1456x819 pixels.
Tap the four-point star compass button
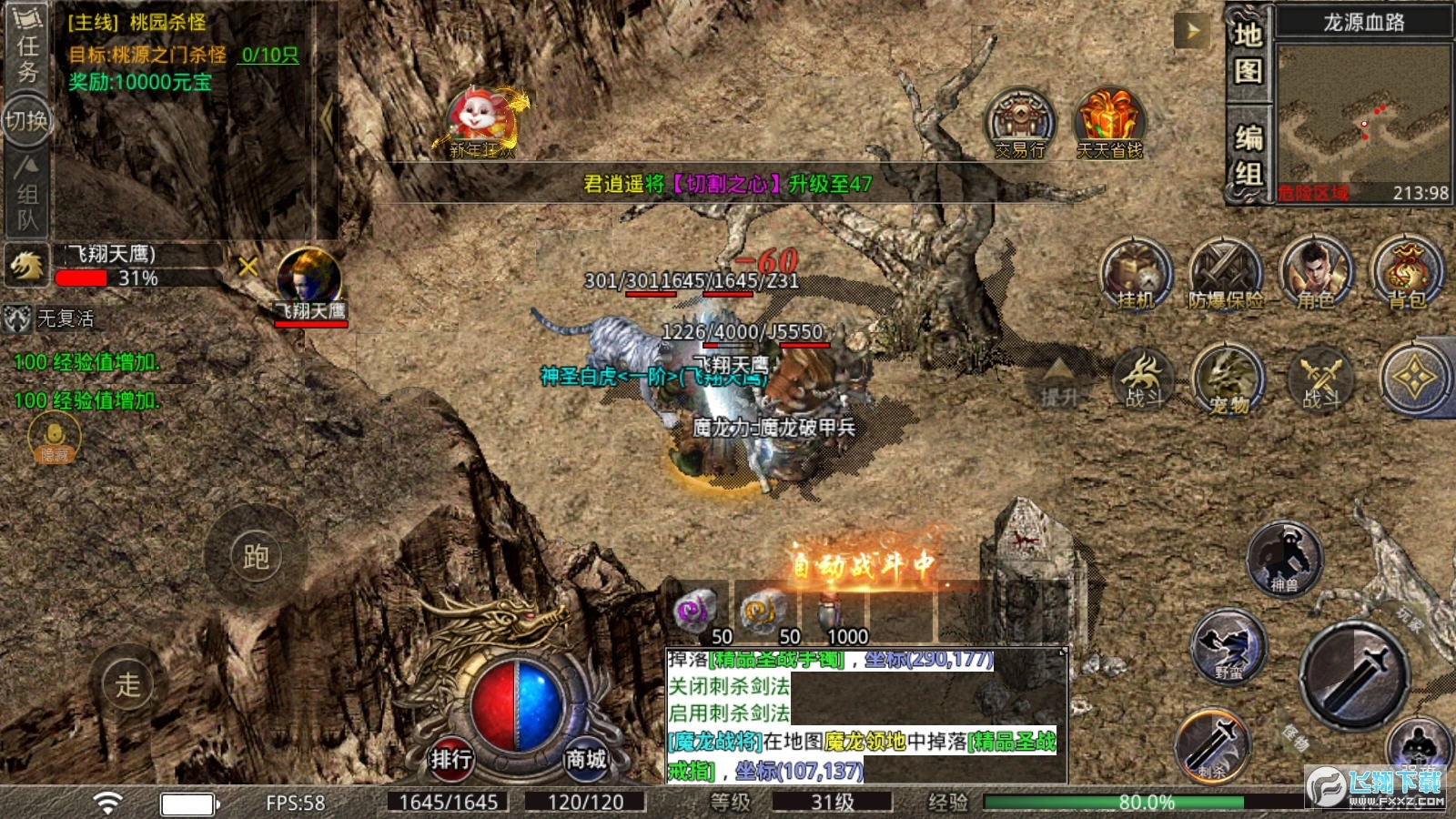1413,379
